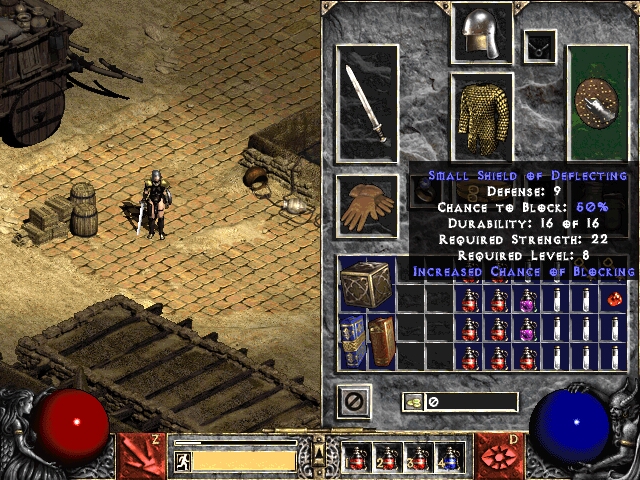Pick up the Horadric Cube in inventory
Image resolution: width=640 pixels, height=480 pixels.
pos(366,283)
